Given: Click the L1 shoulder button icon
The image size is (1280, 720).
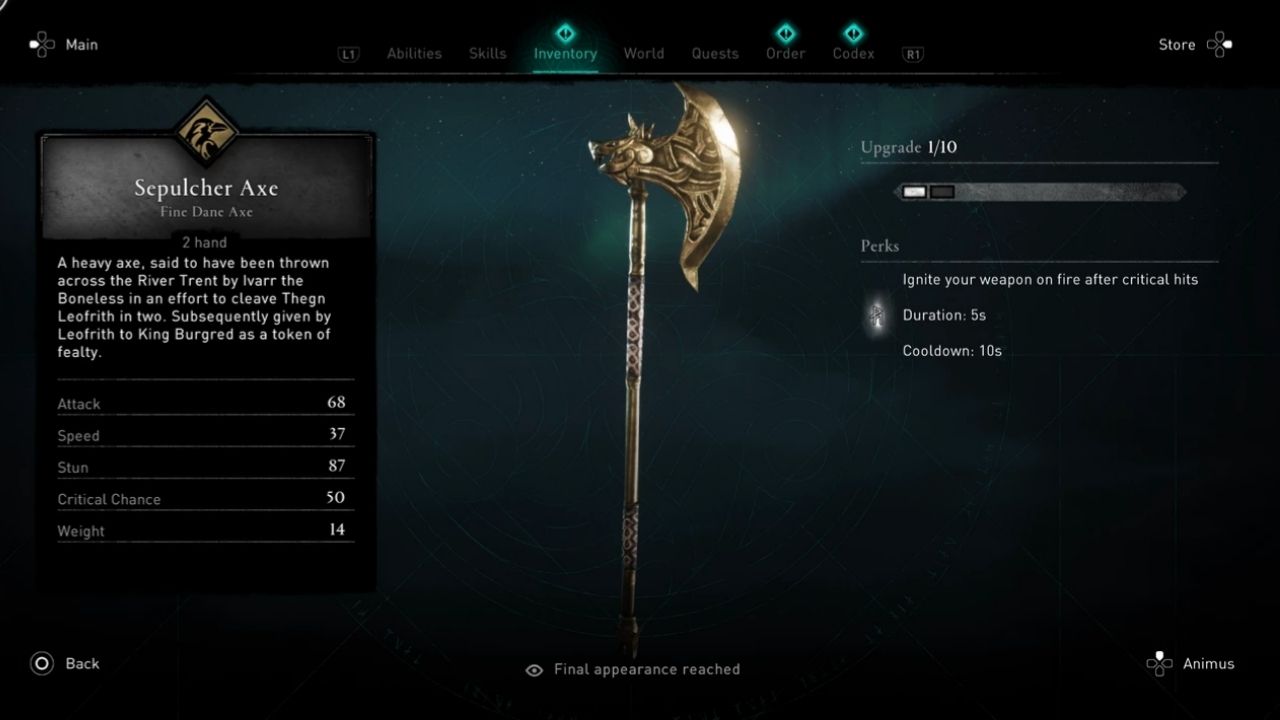Looking at the screenshot, I should (347, 55).
